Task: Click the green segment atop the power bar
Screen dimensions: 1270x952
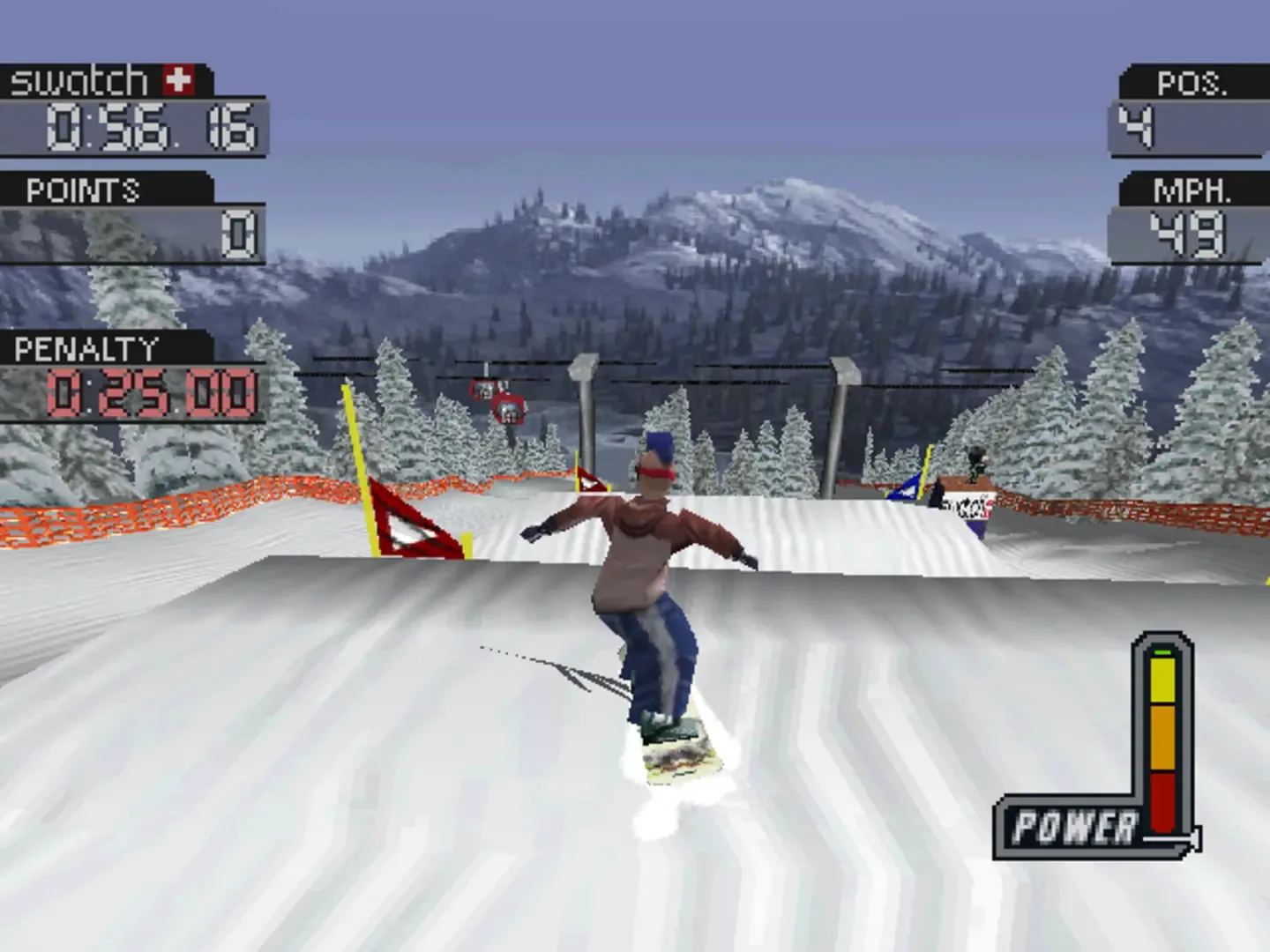Action: (x=1163, y=652)
